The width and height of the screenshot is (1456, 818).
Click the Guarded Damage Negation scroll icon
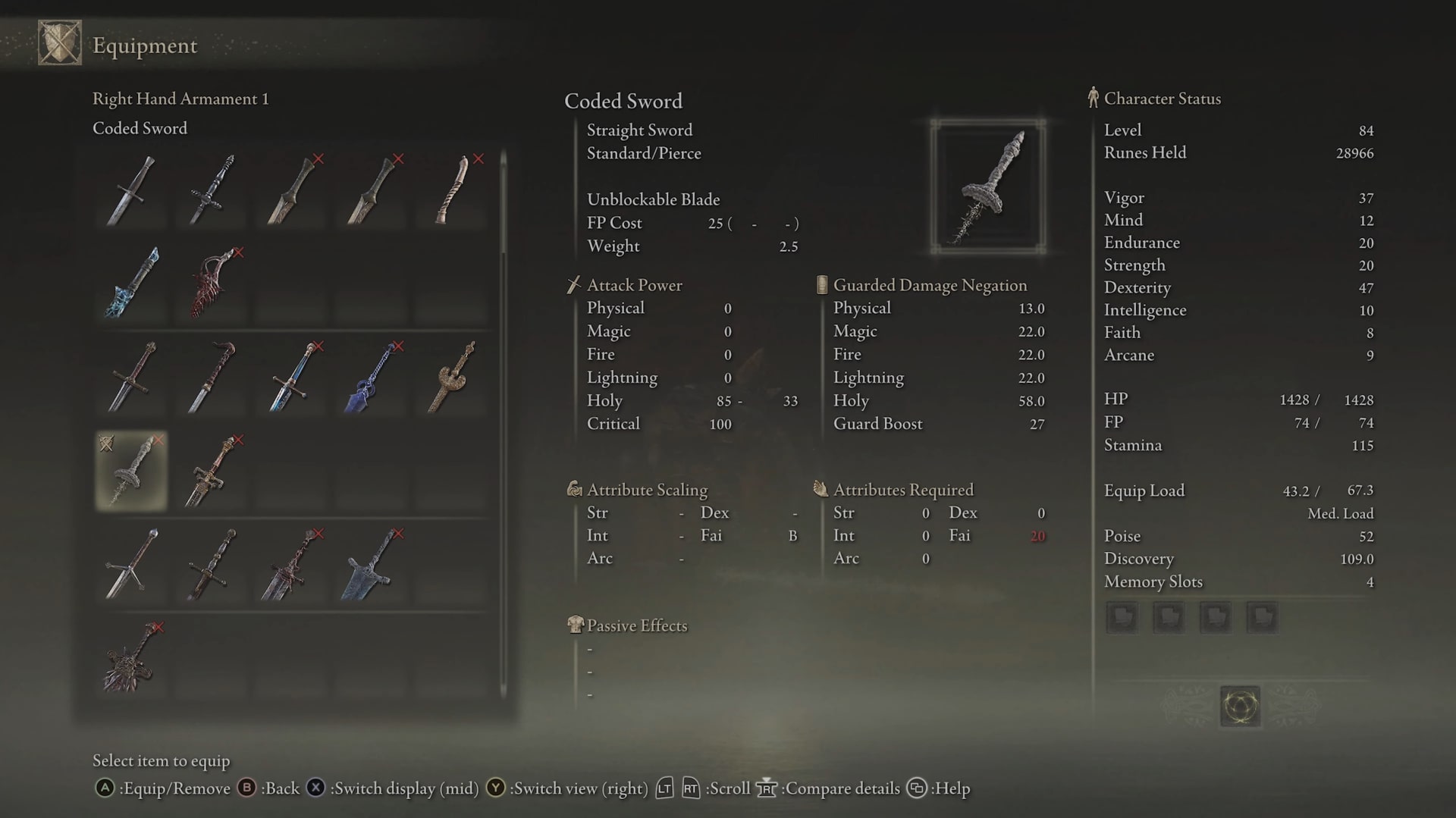tap(821, 284)
